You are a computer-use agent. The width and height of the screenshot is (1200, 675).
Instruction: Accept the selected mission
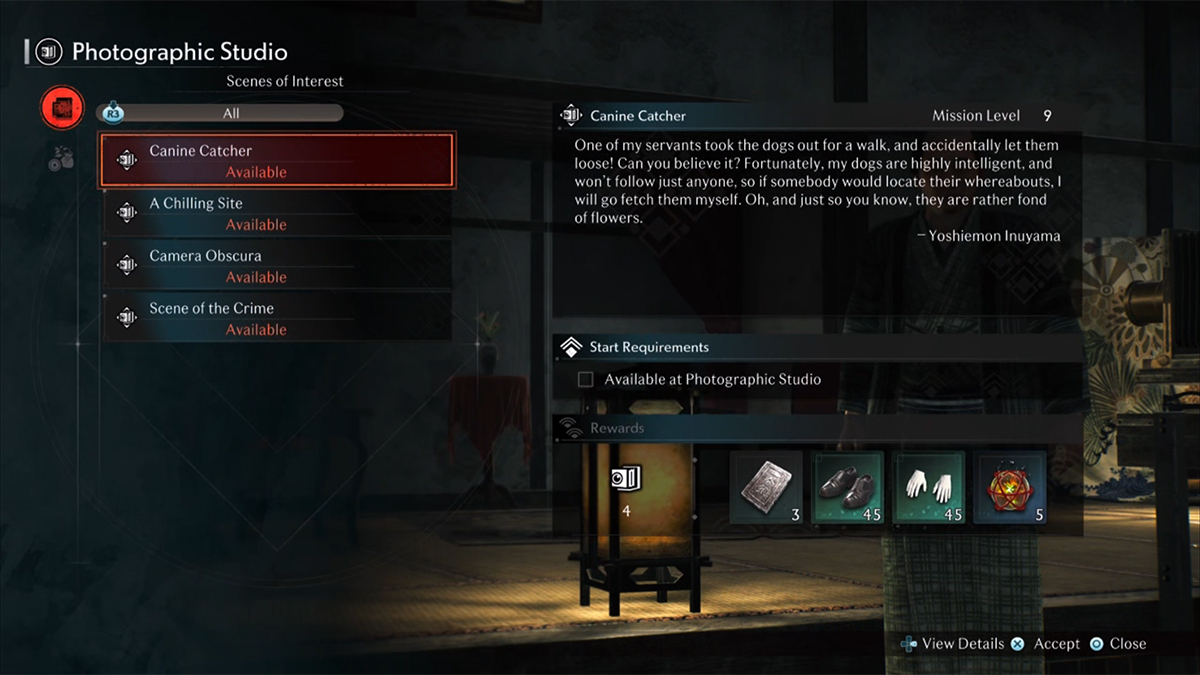click(x=1044, y=644)
